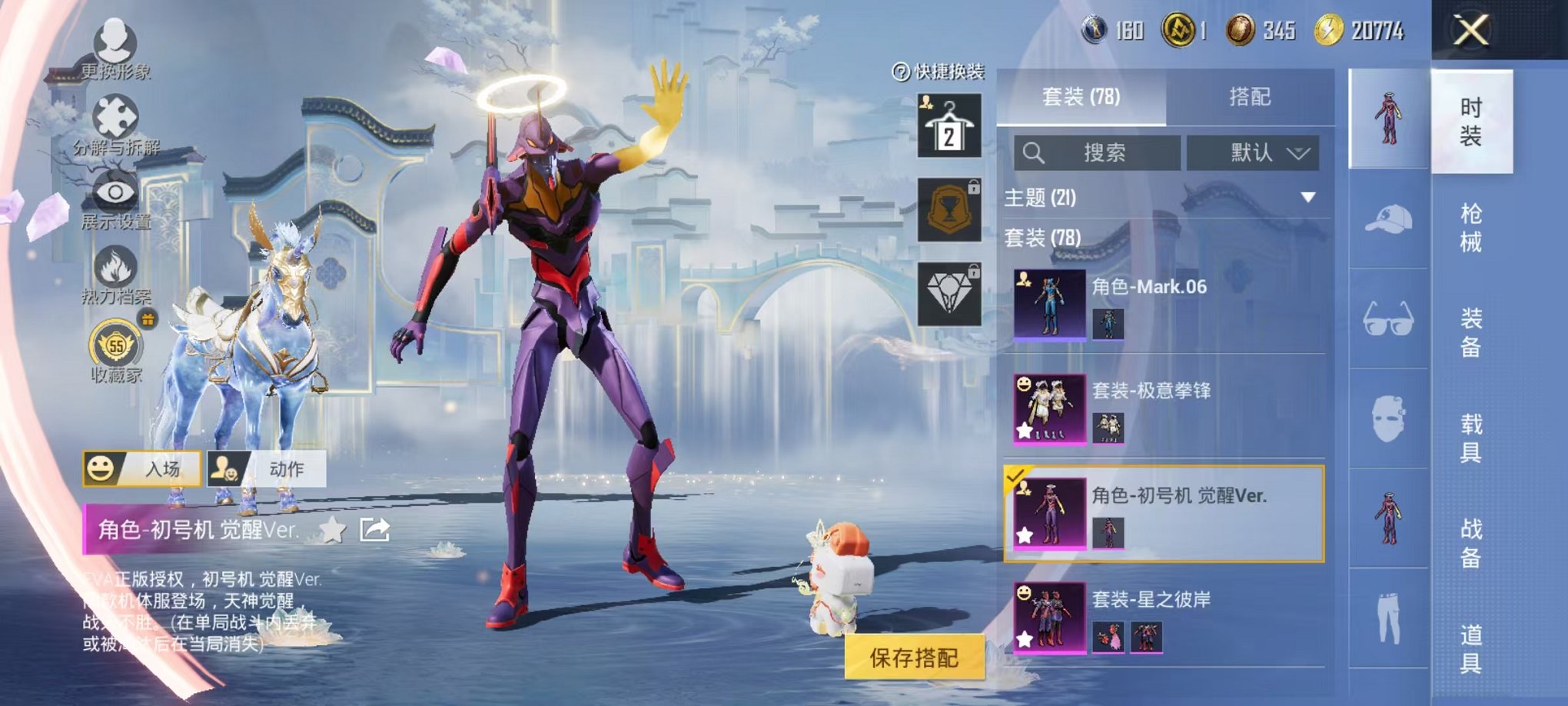Click the 搜索 search field
The width and height of the screenshot is (1568, 706).
click(x=1097, y=153)
